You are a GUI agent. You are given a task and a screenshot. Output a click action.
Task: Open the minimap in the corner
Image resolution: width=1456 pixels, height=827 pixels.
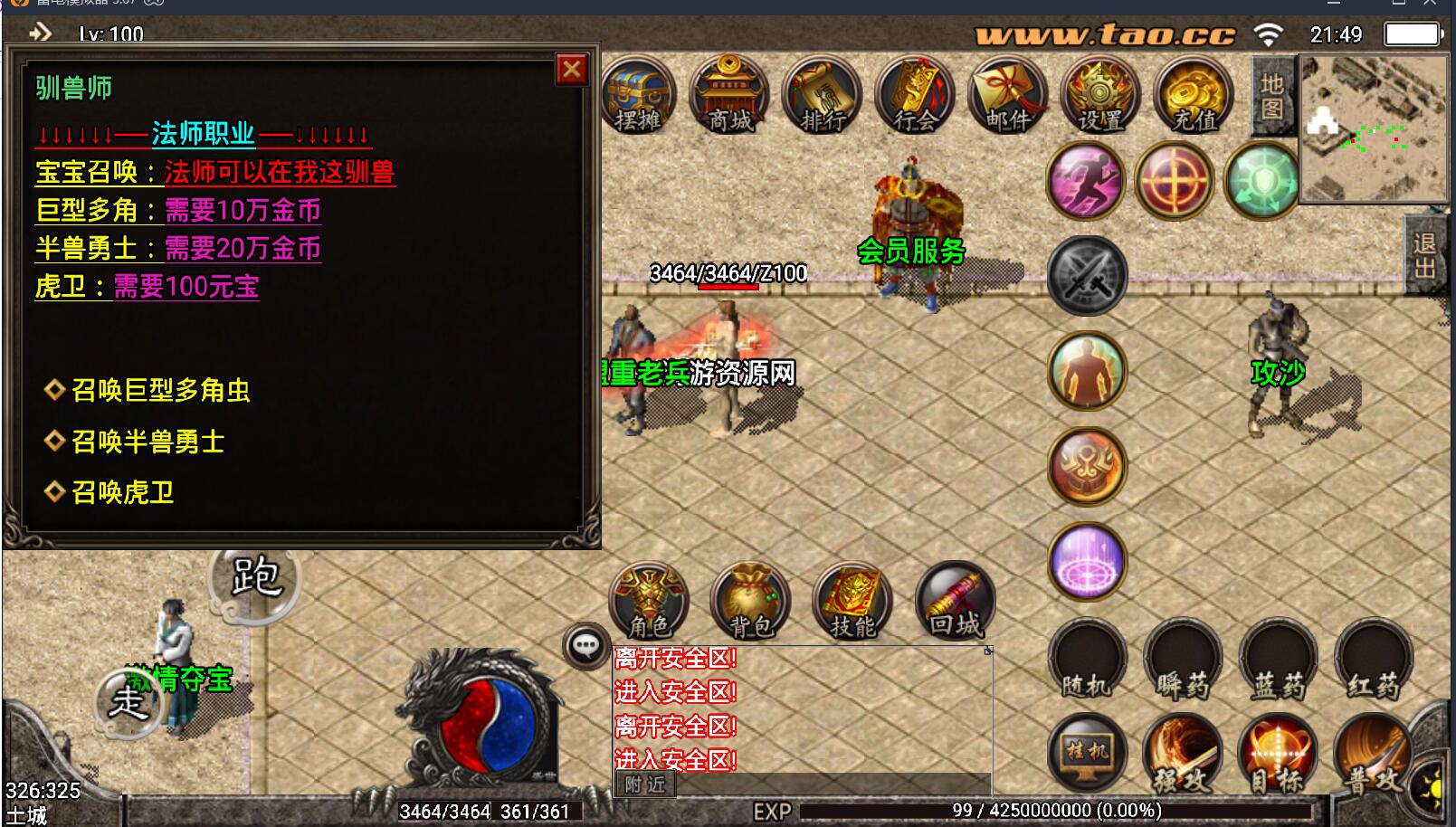coord(1372,128)
